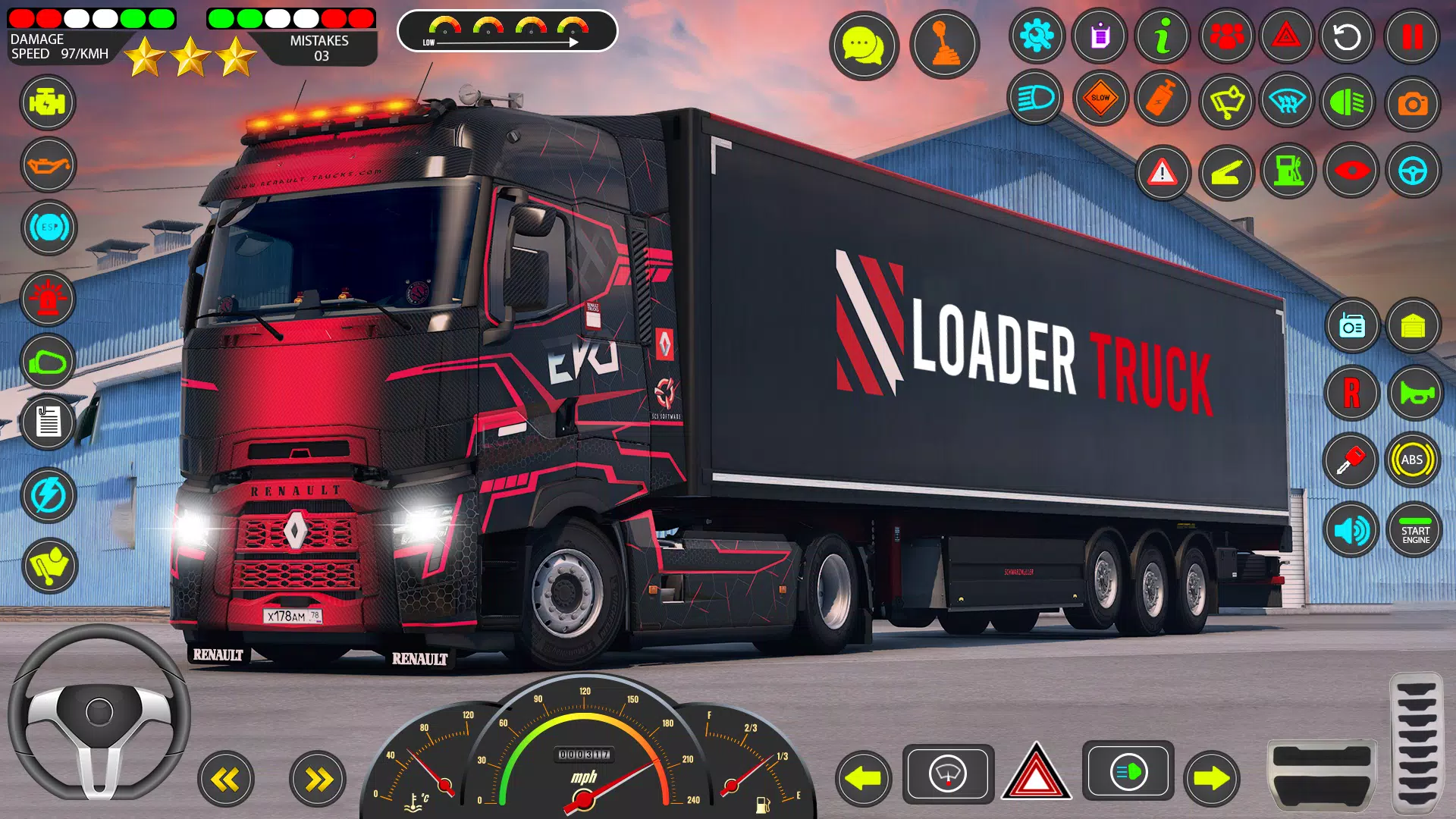This screenshot has height=819, width=1456.
Task: Activate the ESP brake system icon
Action: [48, 228]
